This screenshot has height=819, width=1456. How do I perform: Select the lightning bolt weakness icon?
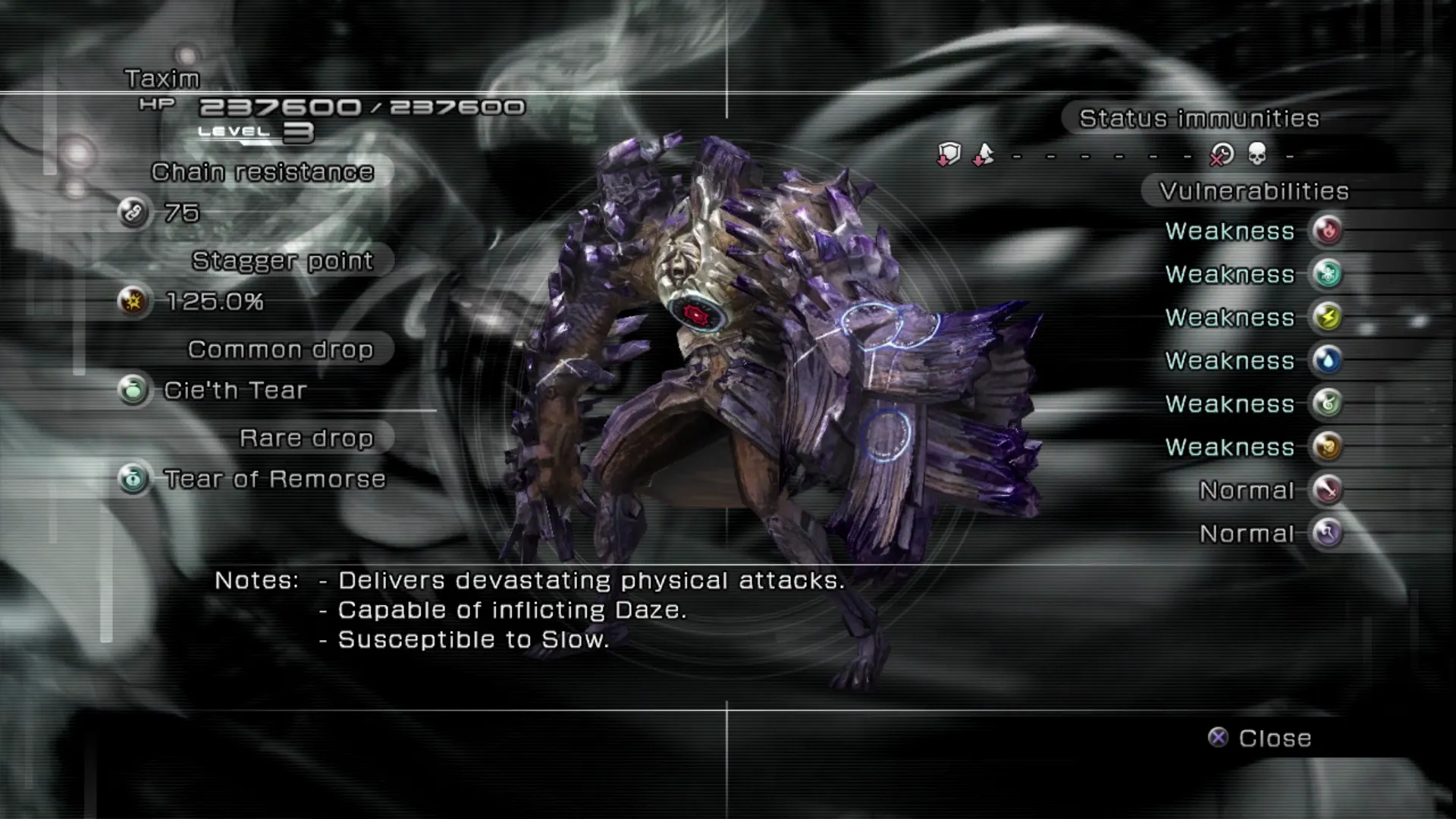(x=1327, y=317)
